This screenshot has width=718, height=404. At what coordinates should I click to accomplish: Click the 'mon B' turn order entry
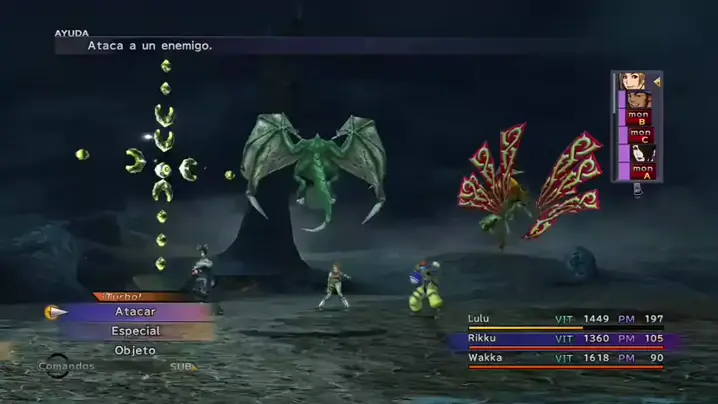tap(639, 118)
